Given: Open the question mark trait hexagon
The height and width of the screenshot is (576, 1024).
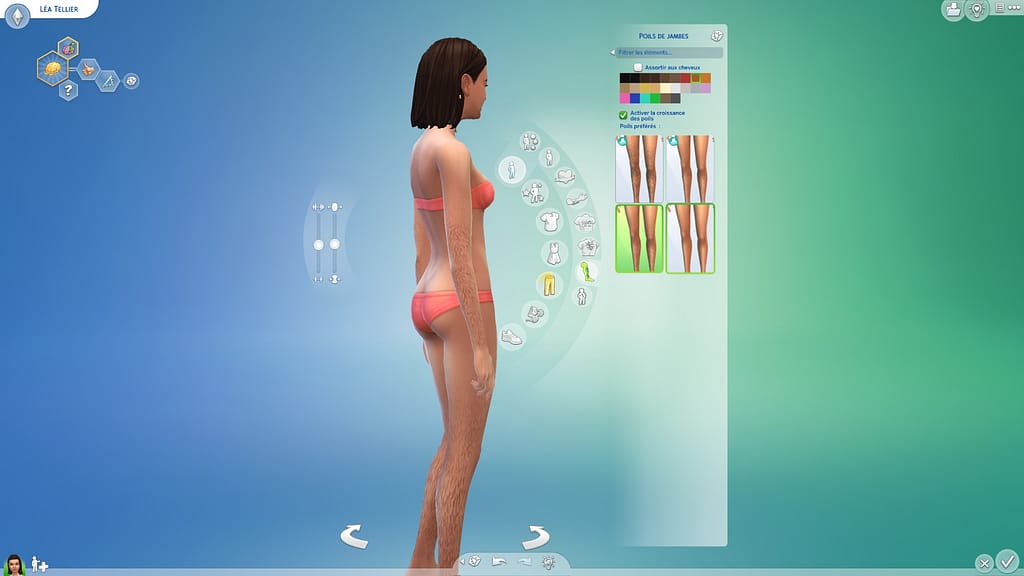Looking at the screenshot, I should coord(68,91).
